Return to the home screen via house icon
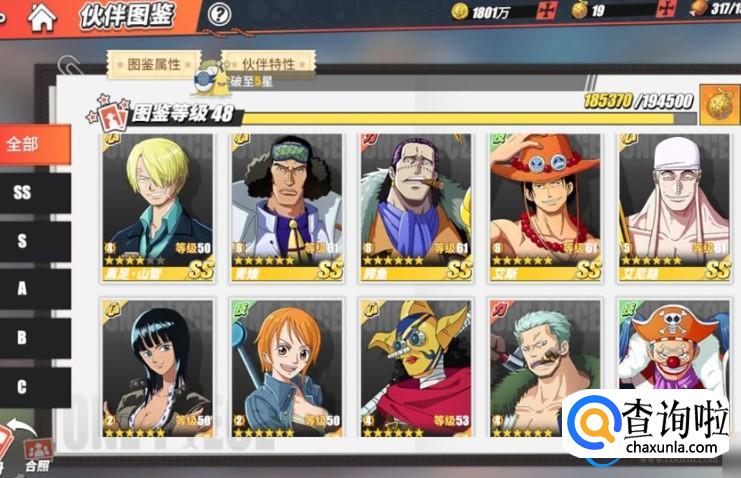Viewport: 741px width, 478px height. pyautogui.click(x=42, y=16)
